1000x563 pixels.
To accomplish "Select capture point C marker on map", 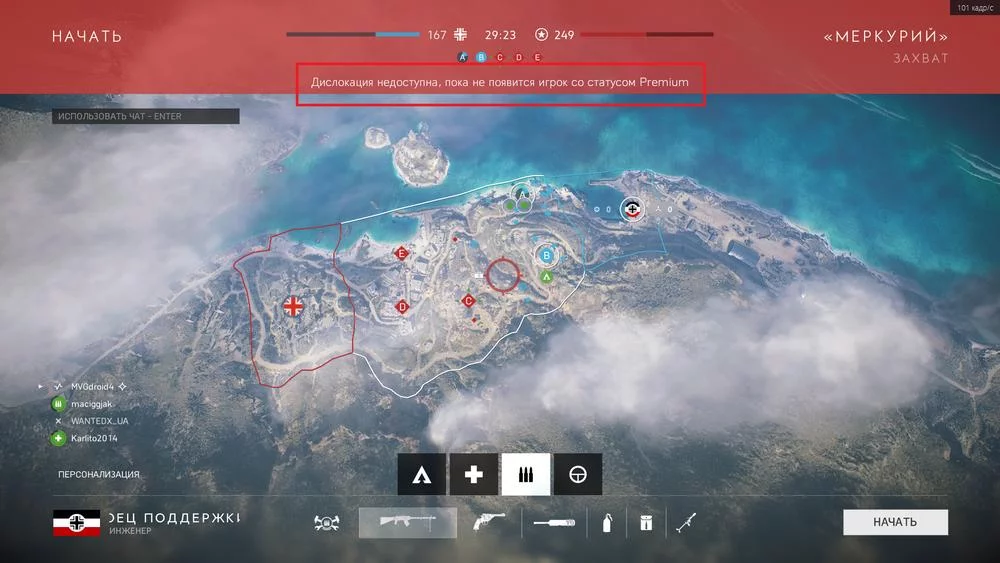I will coord(468,300).
